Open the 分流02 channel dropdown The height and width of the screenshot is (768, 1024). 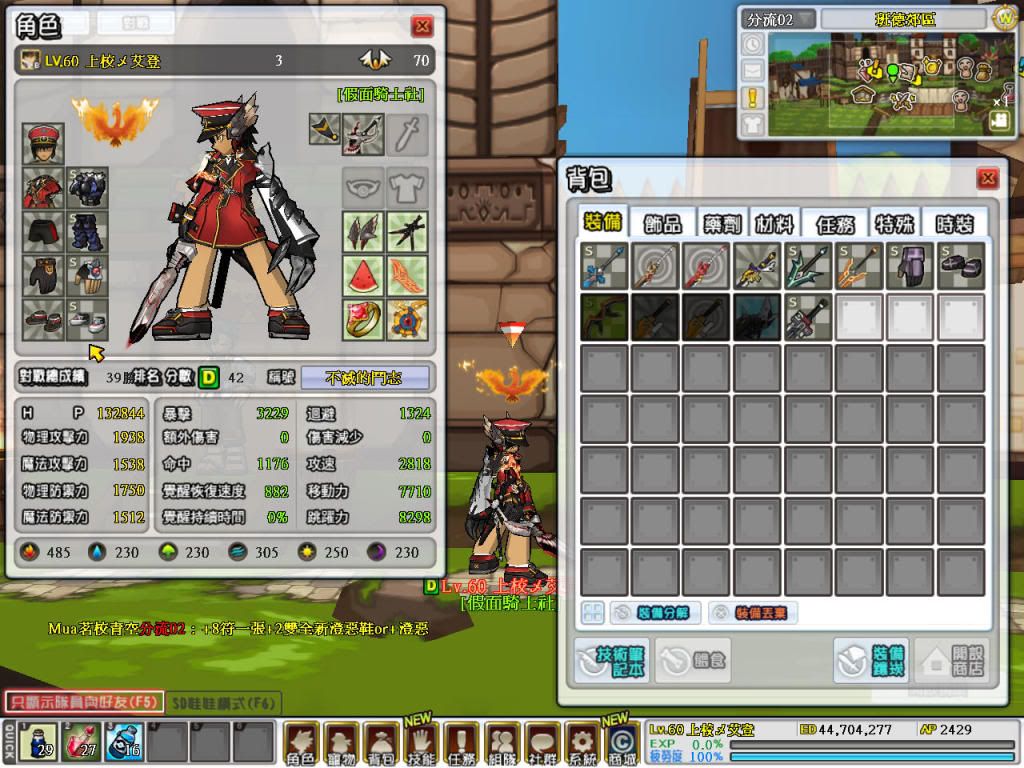tap(780, 19)
